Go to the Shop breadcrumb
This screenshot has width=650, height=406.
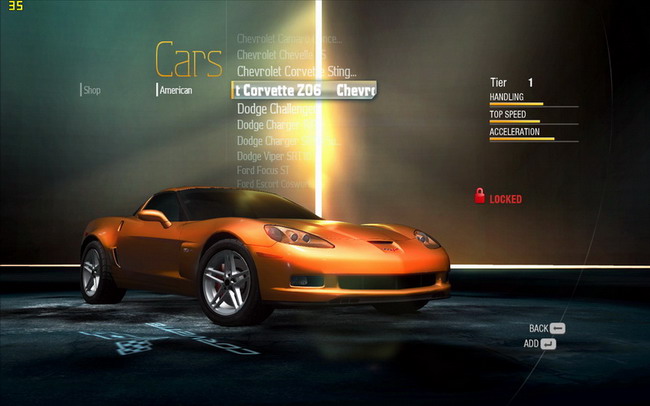[92, 90]
